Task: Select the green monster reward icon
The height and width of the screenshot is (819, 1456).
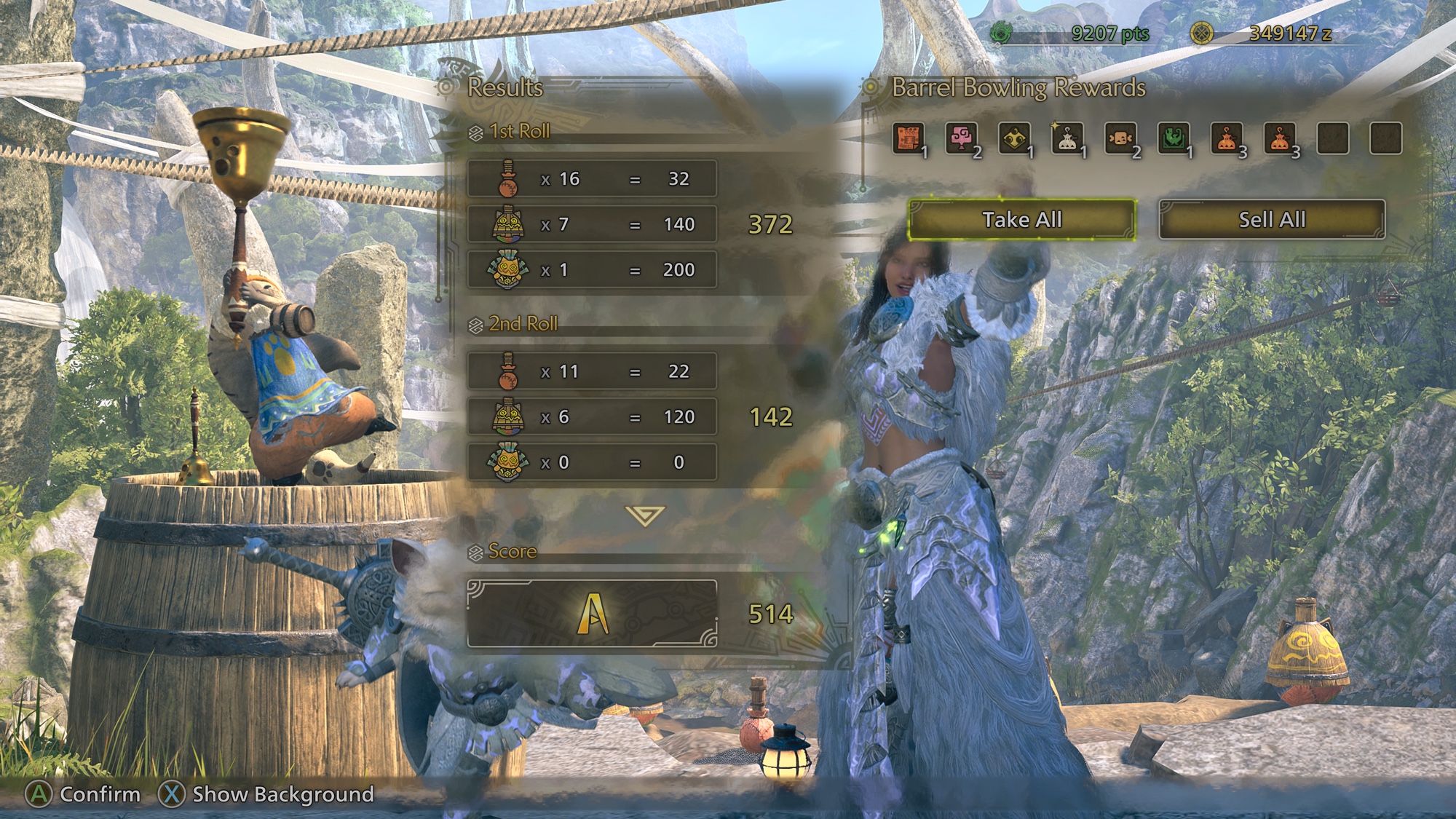Action: tap(1174, 138)
